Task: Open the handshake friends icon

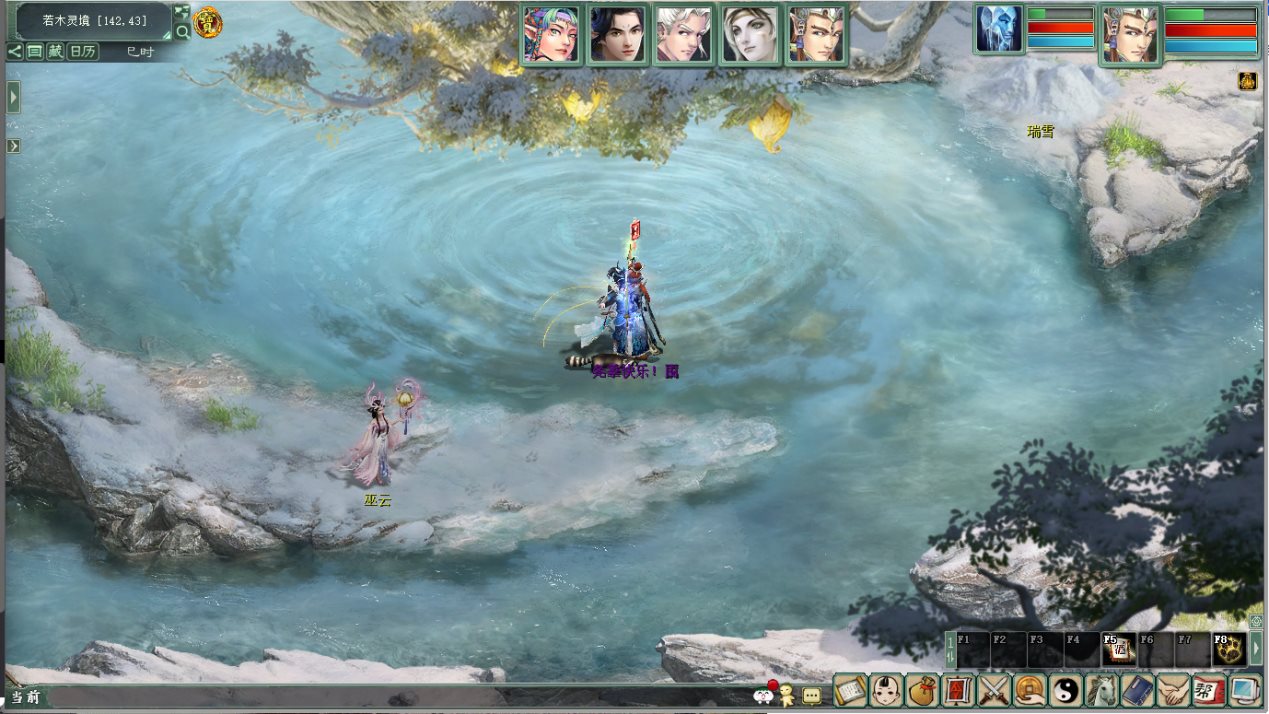Action: 1173,690
